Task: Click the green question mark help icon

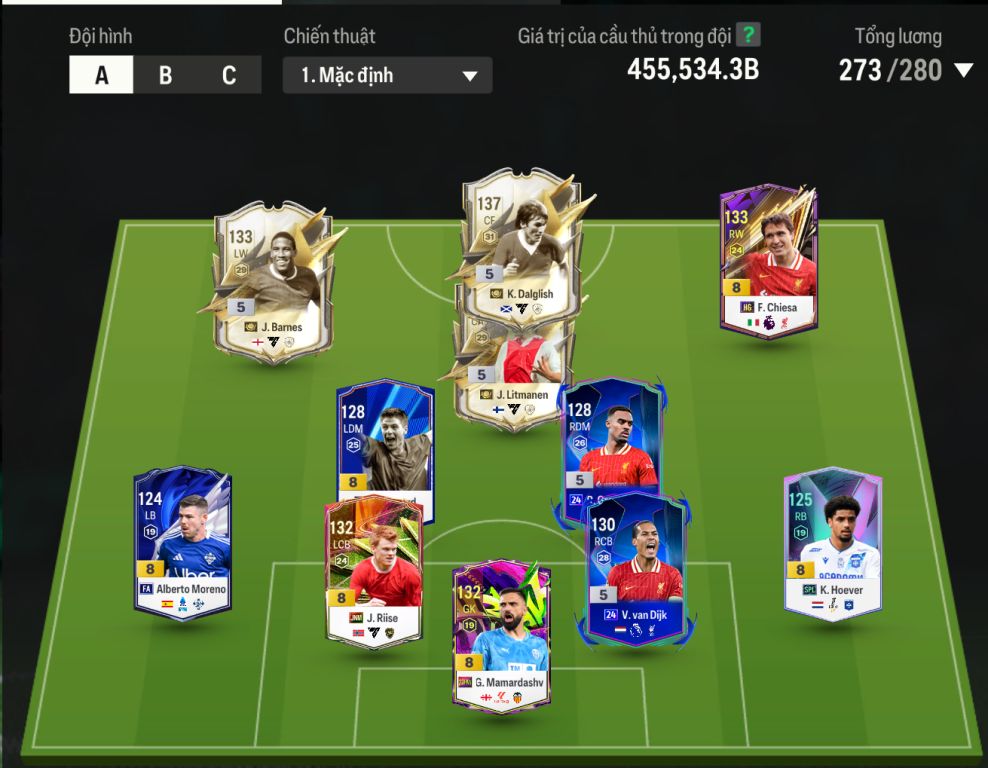Action: (x=748, y=35)
